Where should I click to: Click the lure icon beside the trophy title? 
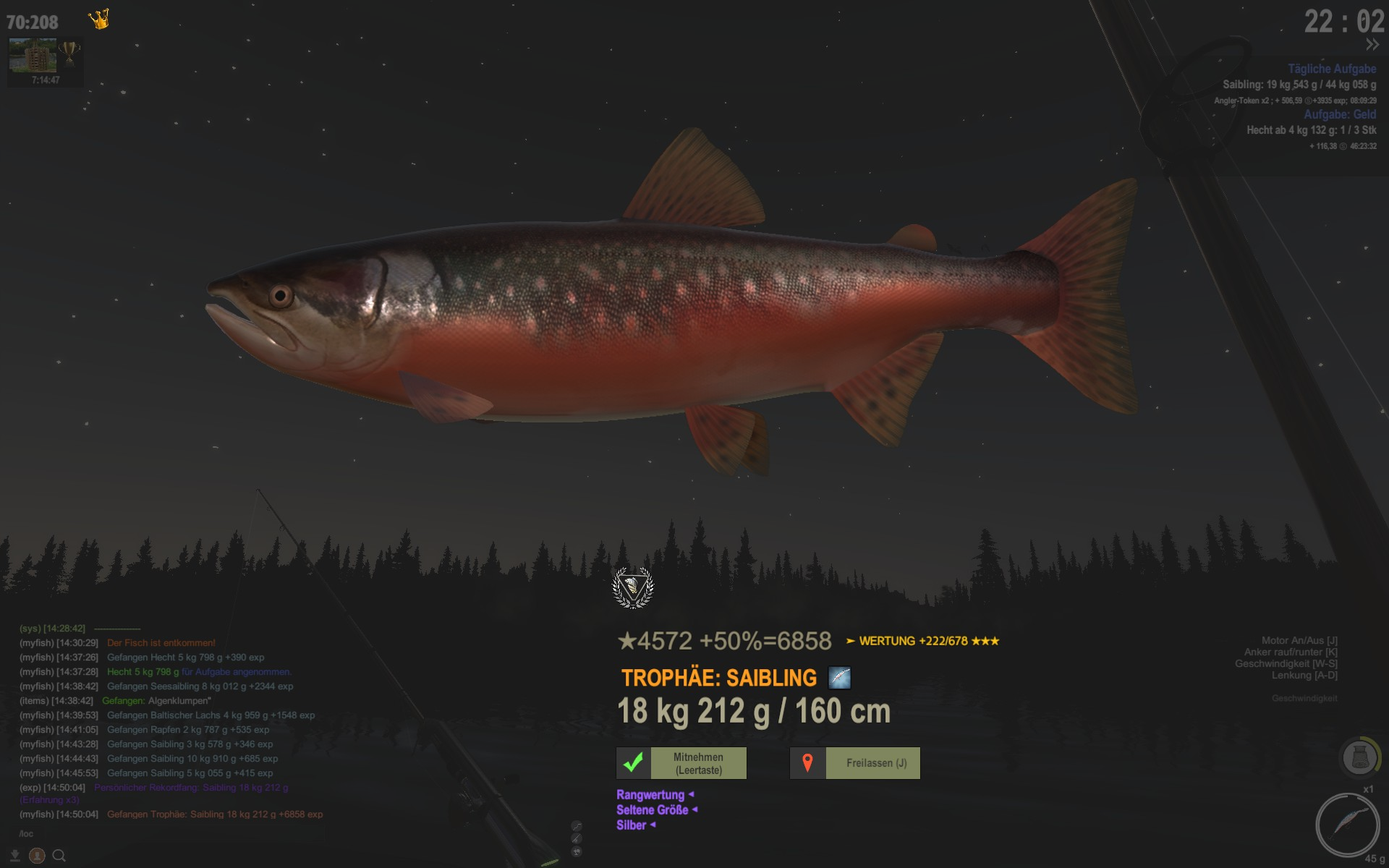pos(839,678)
